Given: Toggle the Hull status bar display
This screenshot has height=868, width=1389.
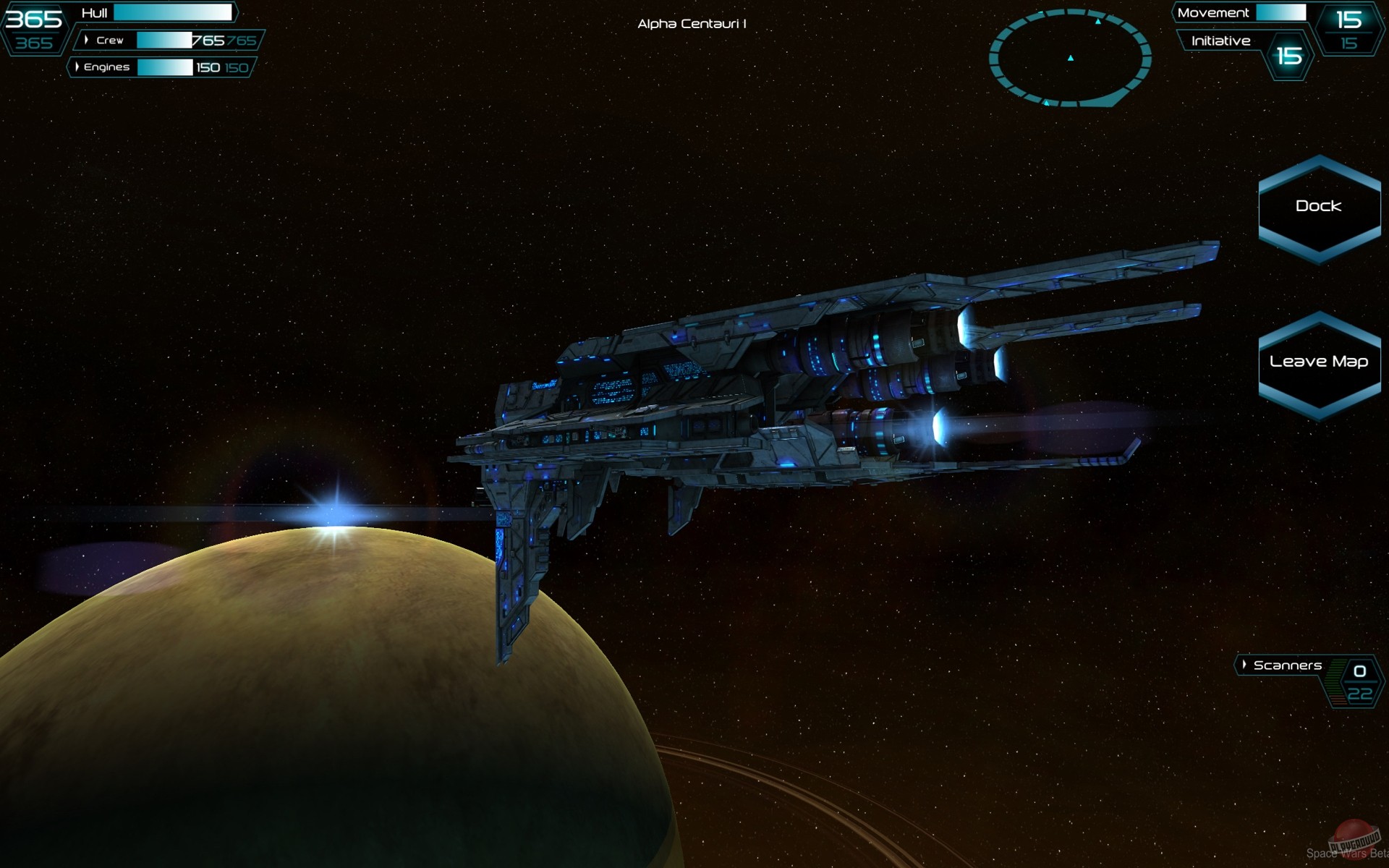Looking at the screenshot, I should click(174, 12).
